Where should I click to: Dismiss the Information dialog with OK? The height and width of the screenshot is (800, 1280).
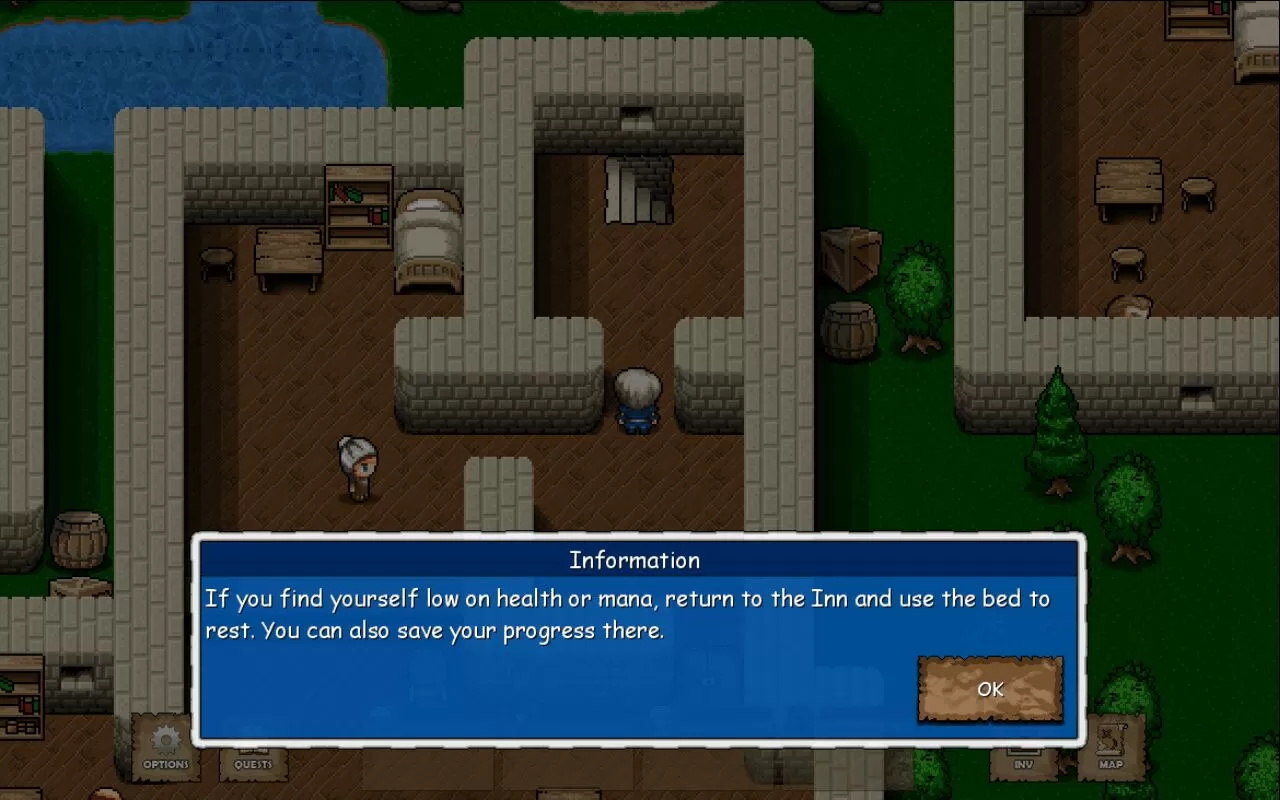tap(990, 689)
